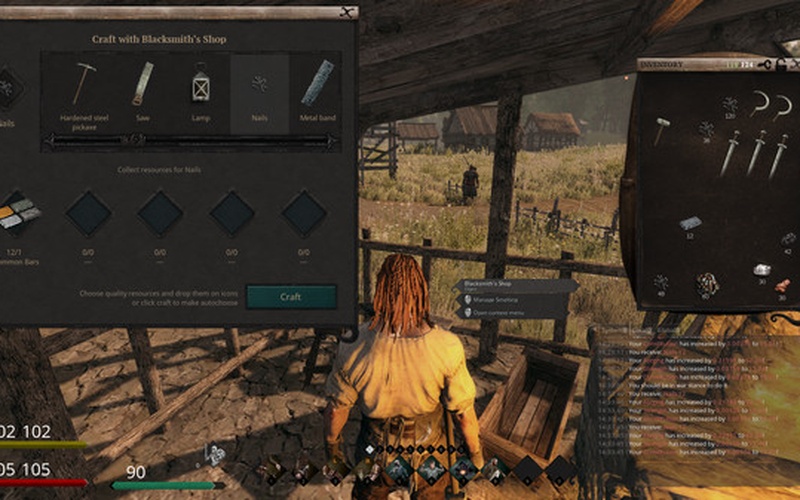Close the Blacksmith's Shop crafting window
This screenshot has width=800, height=500.
346,13
